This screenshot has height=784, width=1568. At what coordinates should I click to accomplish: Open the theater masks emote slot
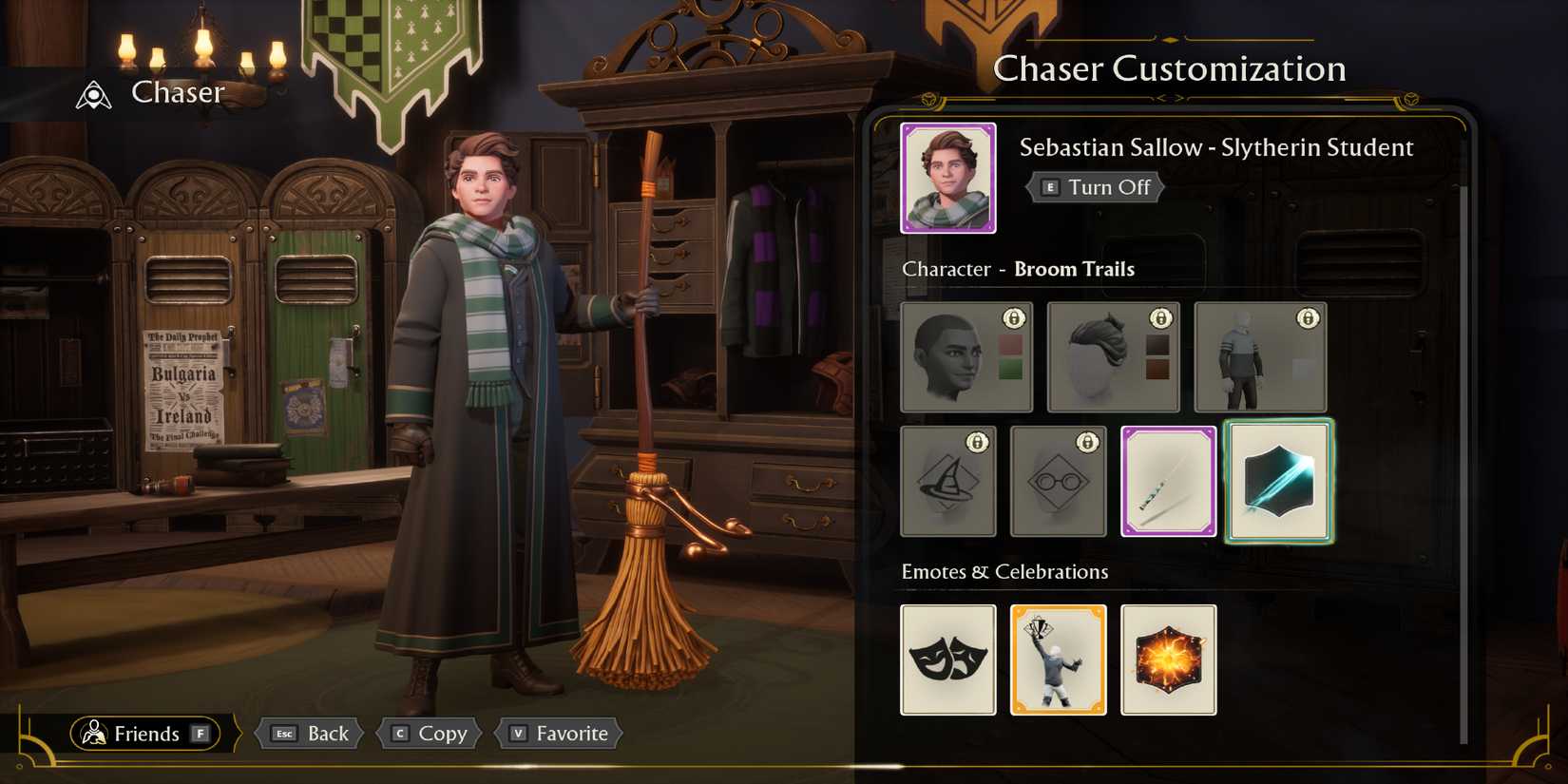pos(947,660)
